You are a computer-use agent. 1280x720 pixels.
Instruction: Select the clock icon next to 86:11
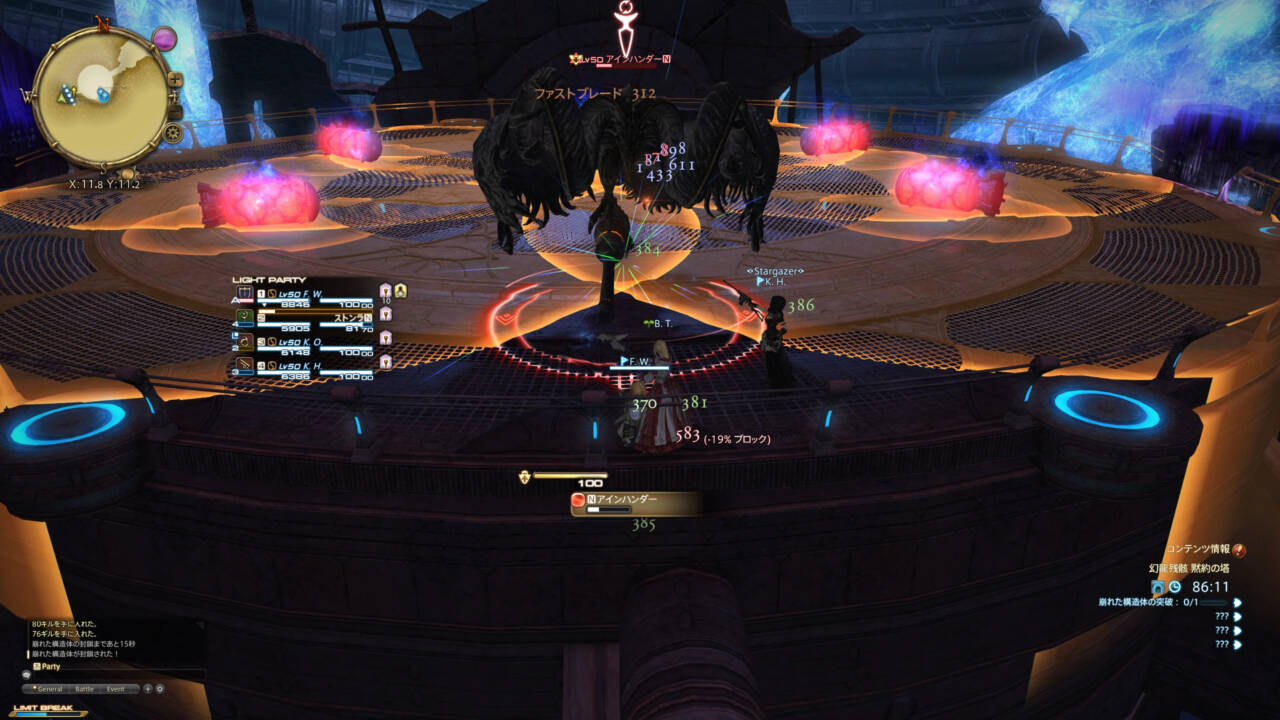click(x=1174, y=586)
